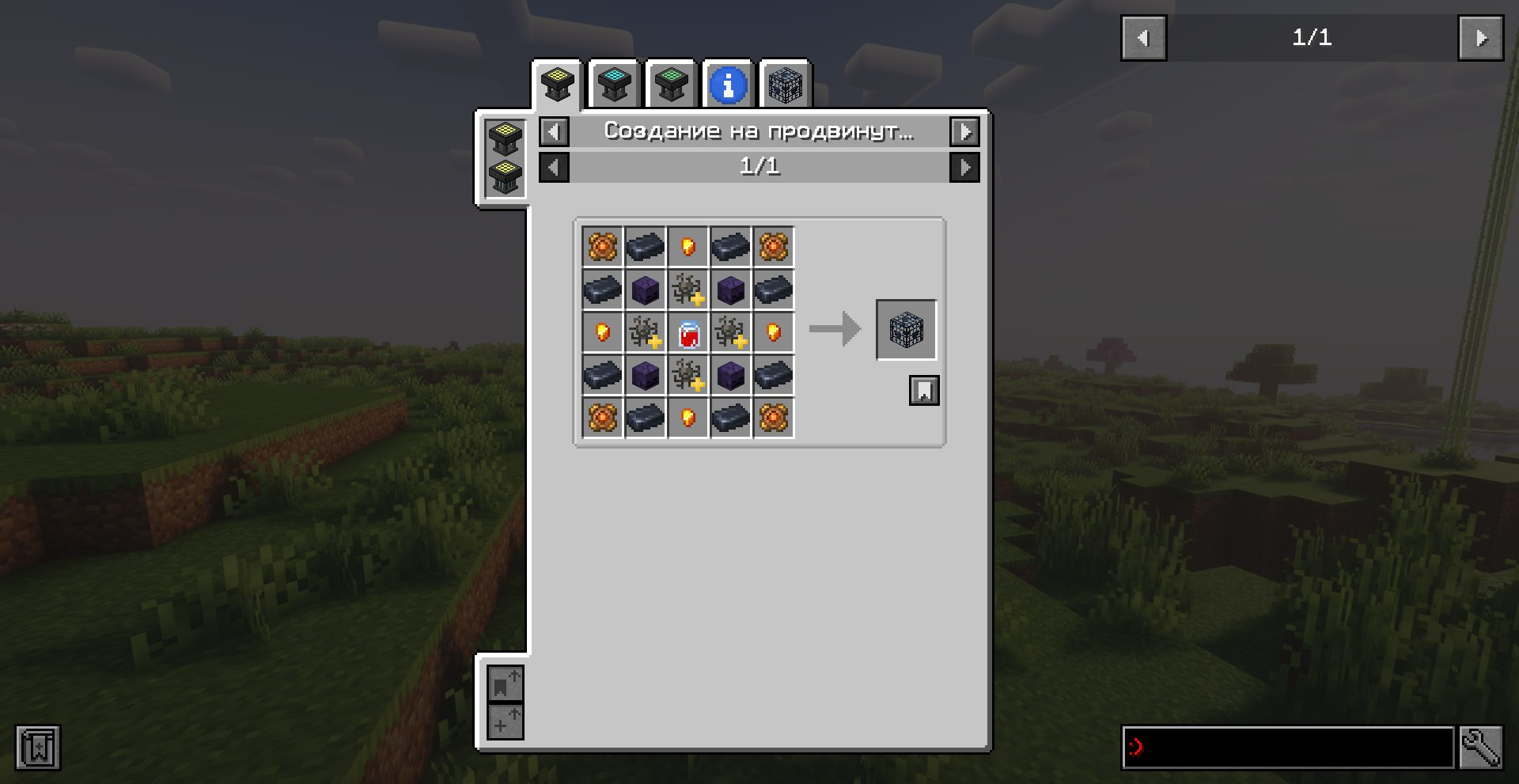This screenshot has height=784, width=1519.
Task: Click the bookmark-with-arrow button
Action: click(x=505, y=684)
